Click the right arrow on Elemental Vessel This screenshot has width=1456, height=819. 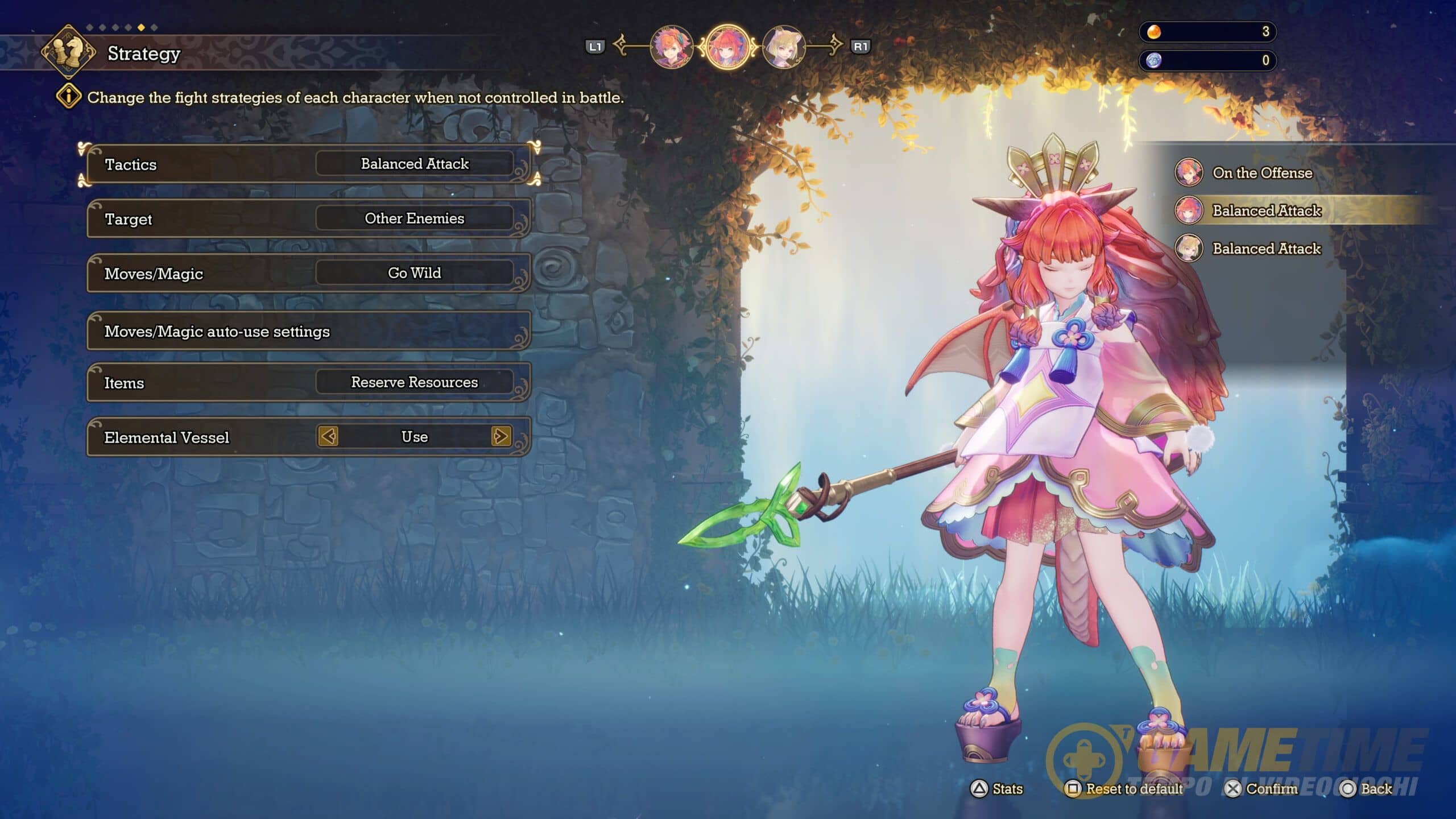click(500, 437)
